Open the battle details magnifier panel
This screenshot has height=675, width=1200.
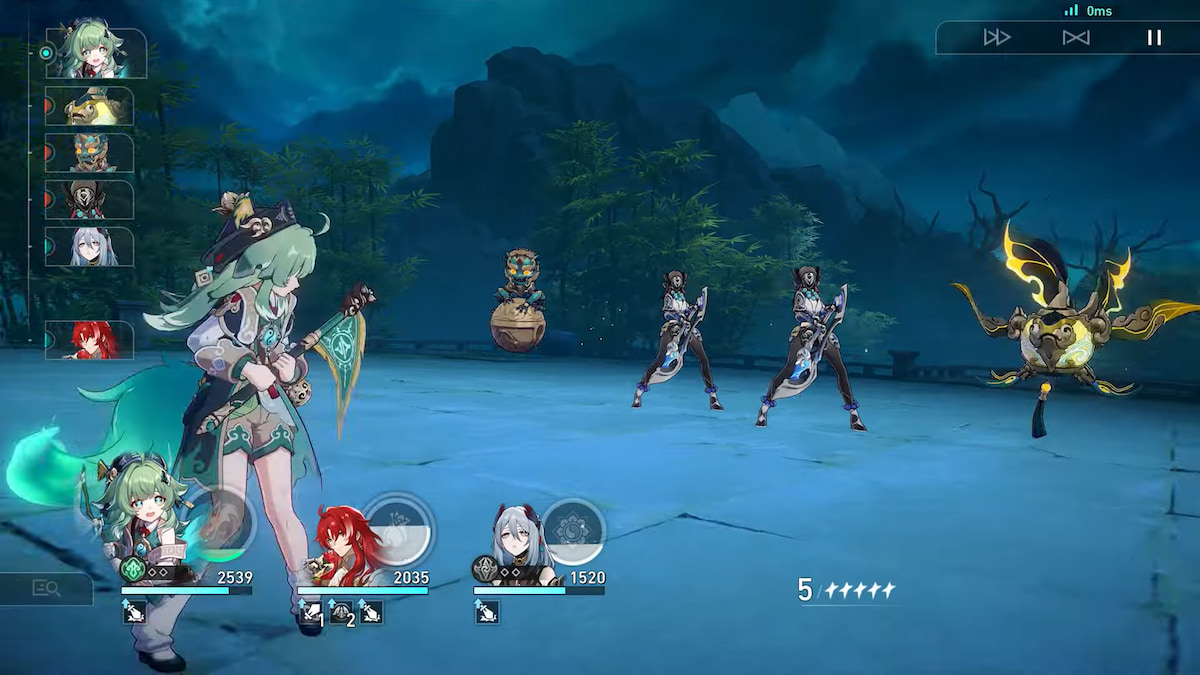click(46, 589)
